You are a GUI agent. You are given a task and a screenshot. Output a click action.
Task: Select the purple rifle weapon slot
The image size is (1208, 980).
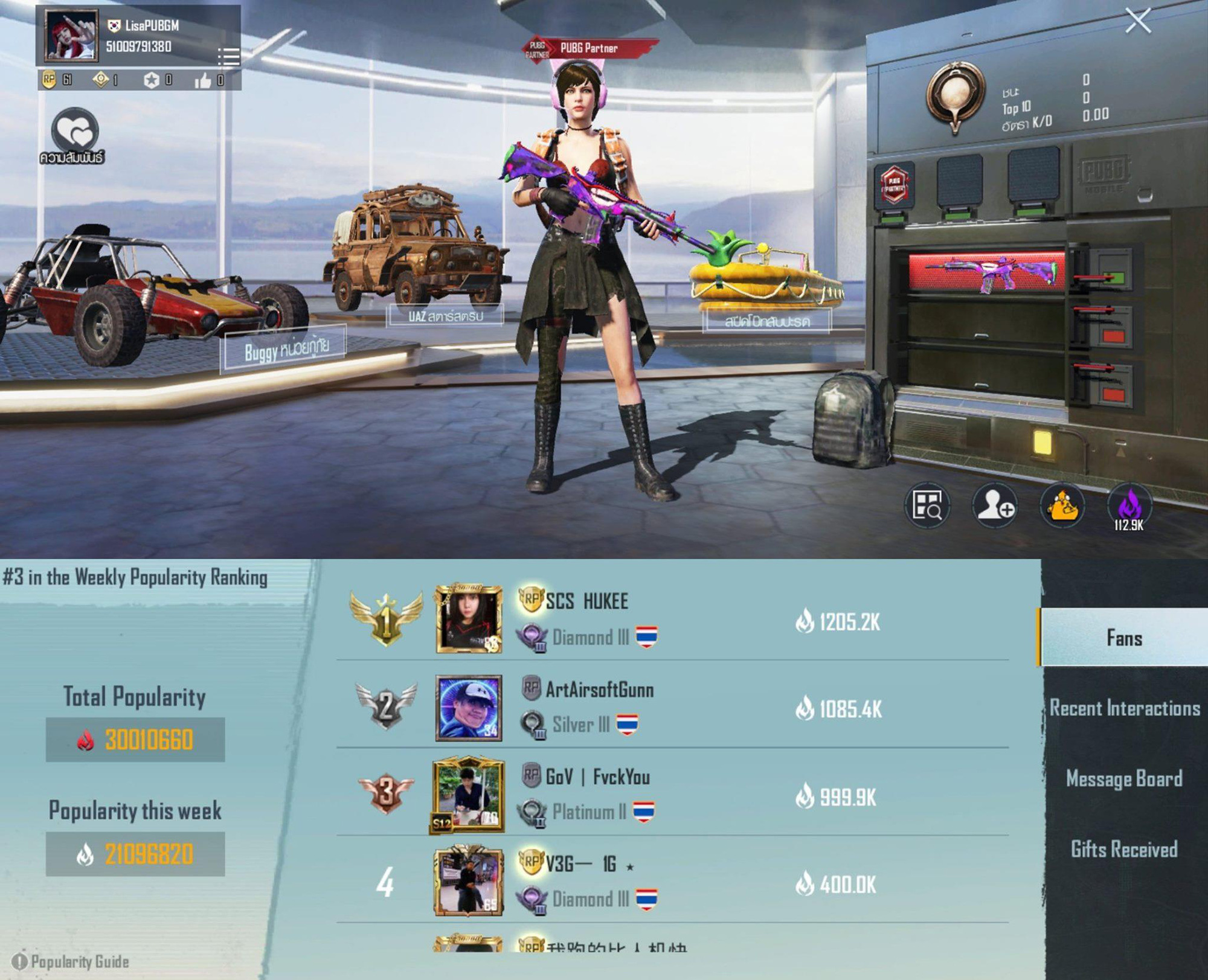[x=988, y=271]
